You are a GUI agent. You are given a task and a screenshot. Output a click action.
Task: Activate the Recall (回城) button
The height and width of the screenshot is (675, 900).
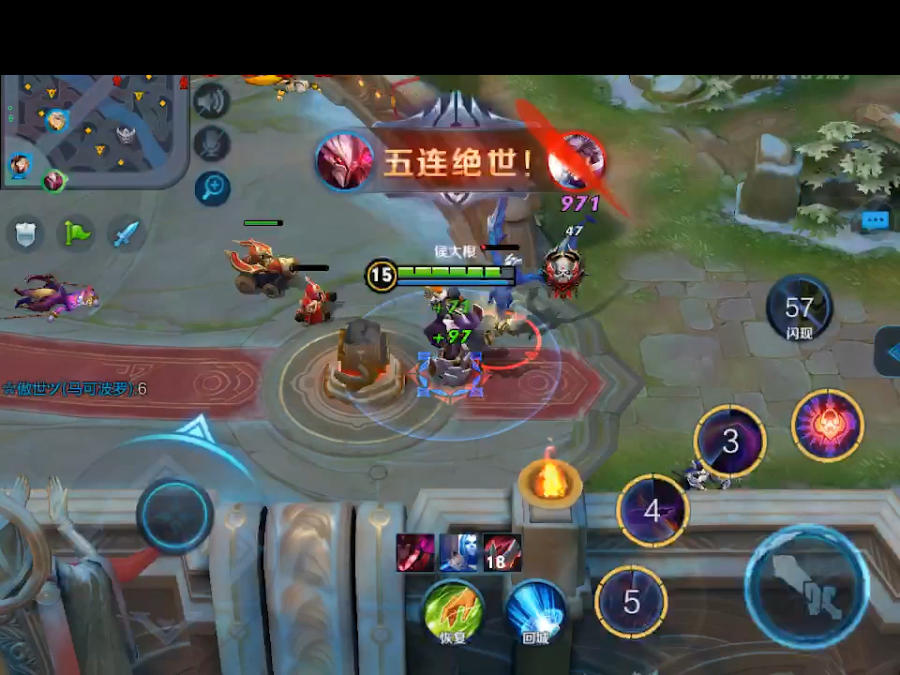click(x=535, y=608)
